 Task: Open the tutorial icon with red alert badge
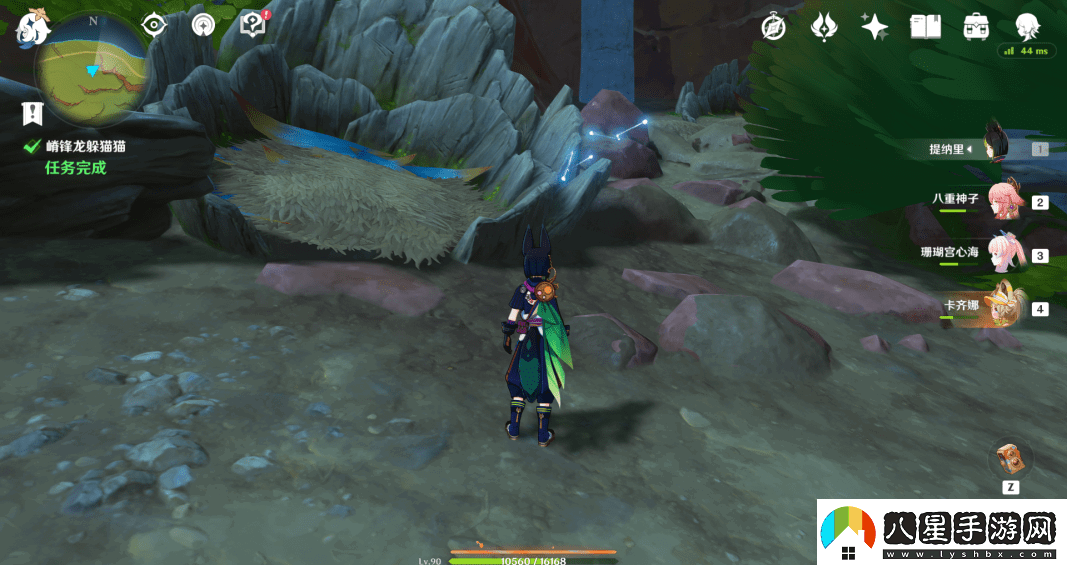tap(254, 25)
